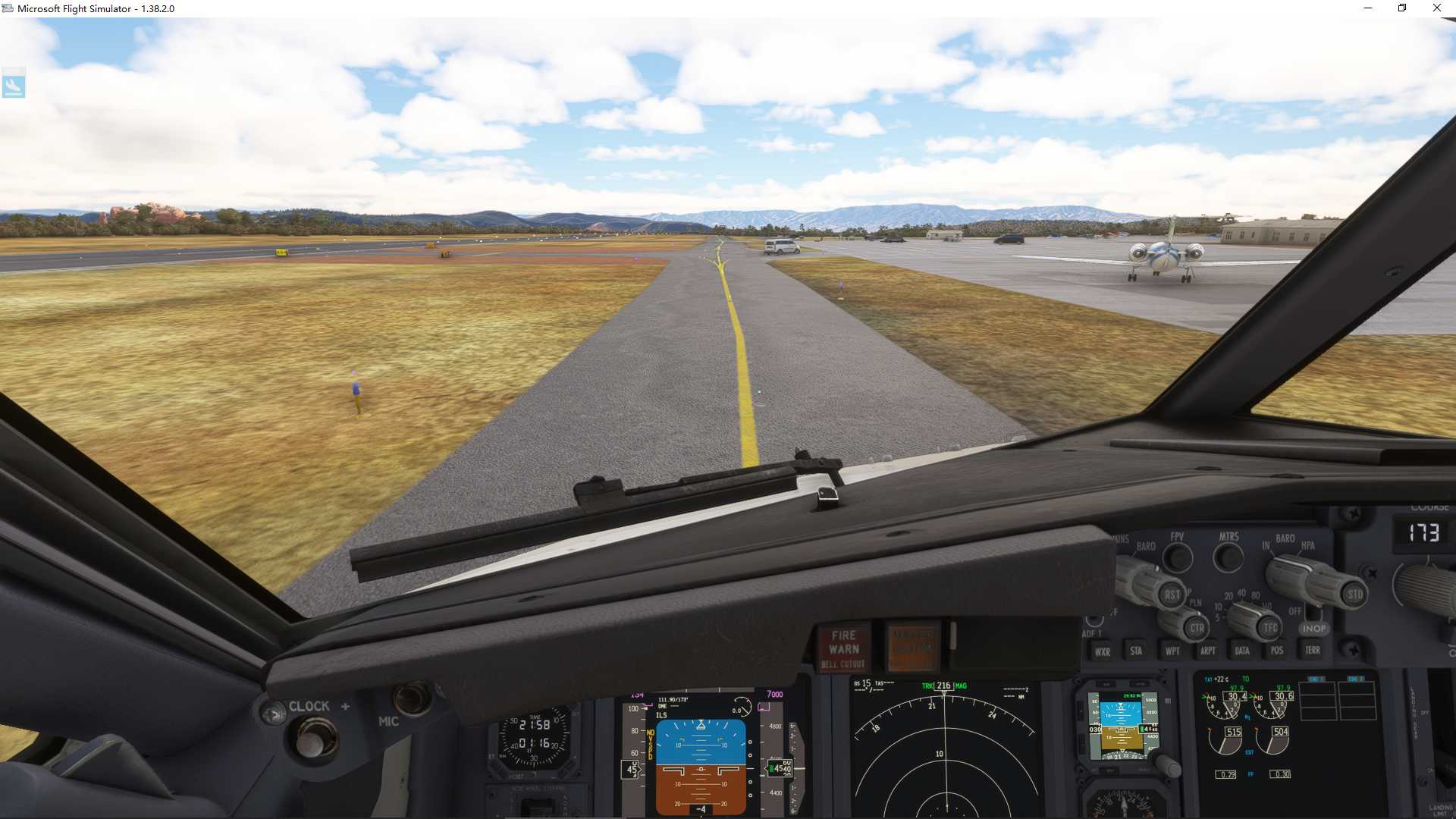Display airports with the ARPT button
The image size is (1456, 819).
pyautogui.click(x=1208, y=651)
